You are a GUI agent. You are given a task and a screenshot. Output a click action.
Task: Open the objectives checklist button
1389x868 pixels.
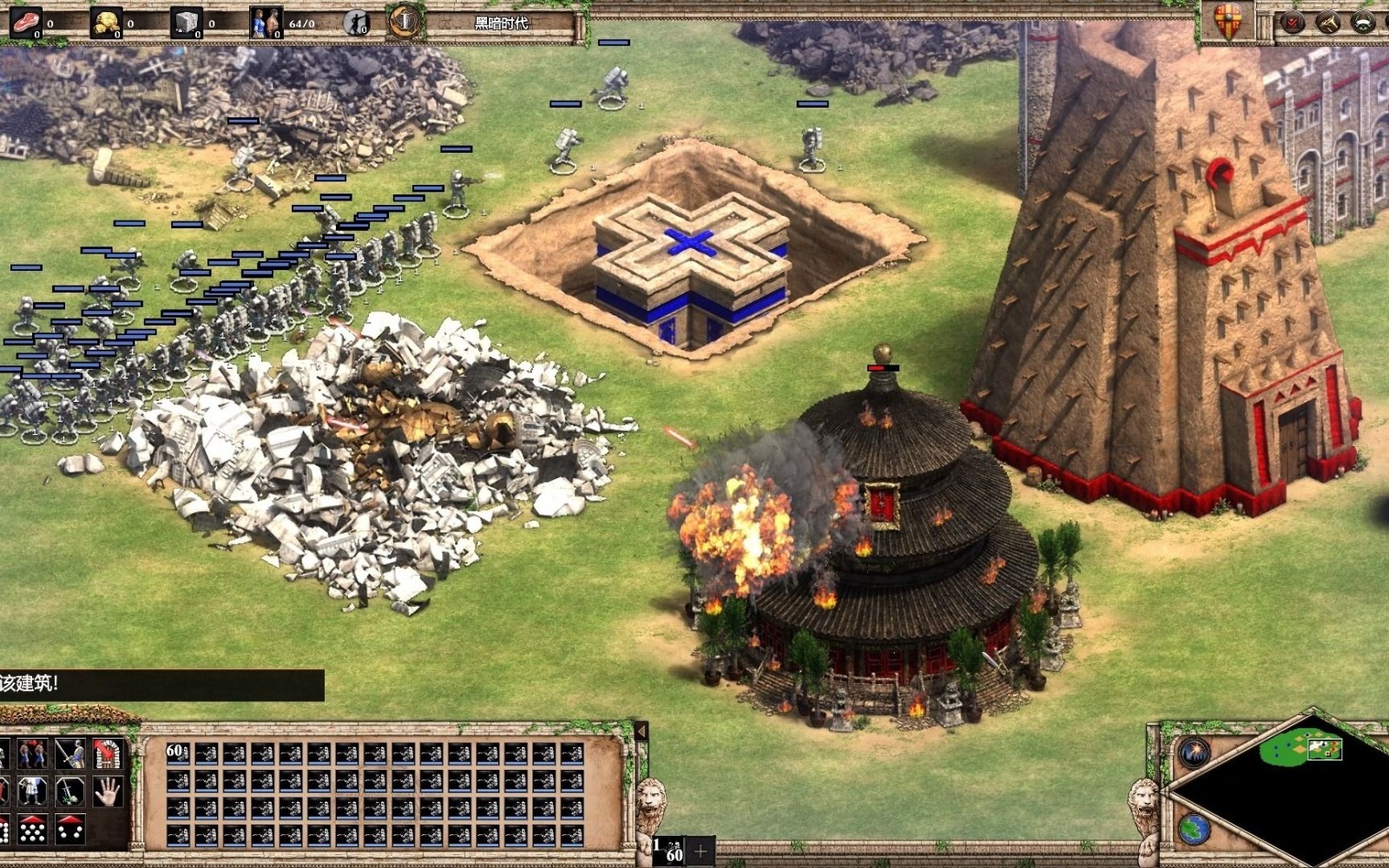click(x=1293, y=23)
